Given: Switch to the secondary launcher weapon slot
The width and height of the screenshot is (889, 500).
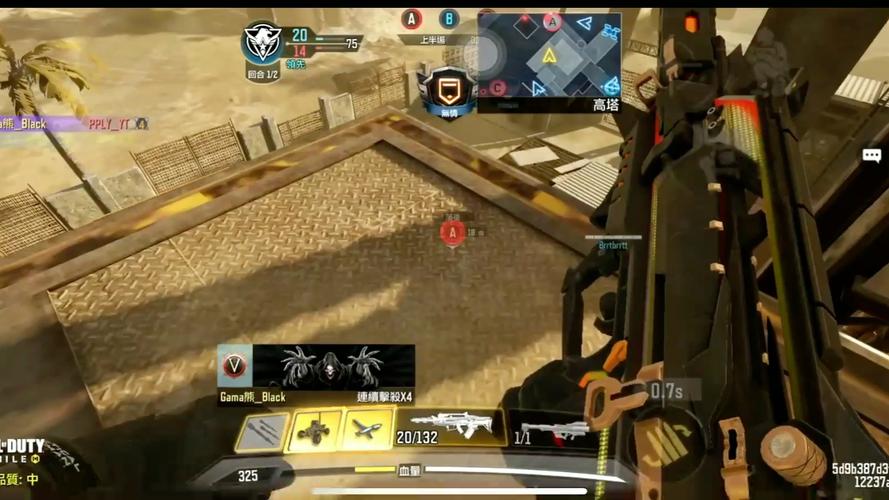Looking at the screenshot, I should 552,431.
